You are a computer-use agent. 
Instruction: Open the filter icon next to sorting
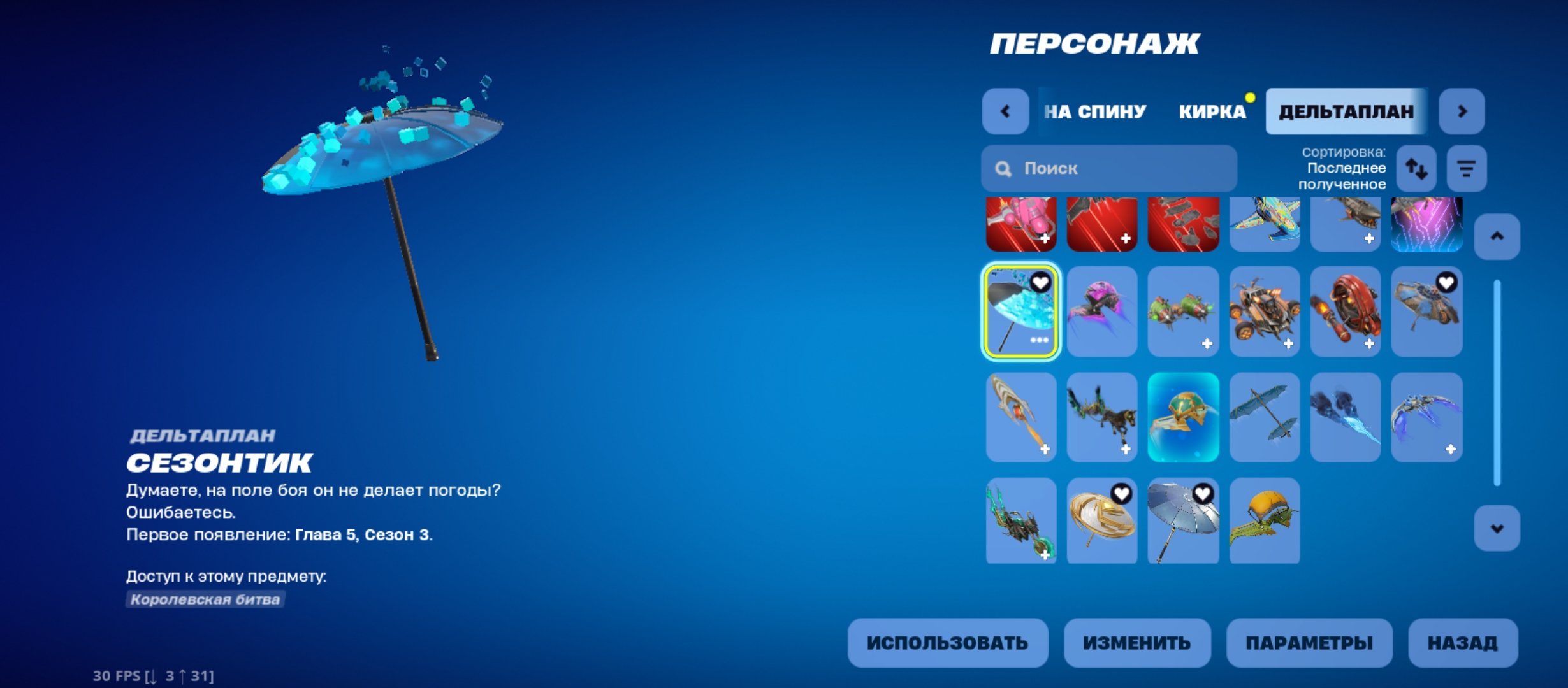coord(1465,168)
